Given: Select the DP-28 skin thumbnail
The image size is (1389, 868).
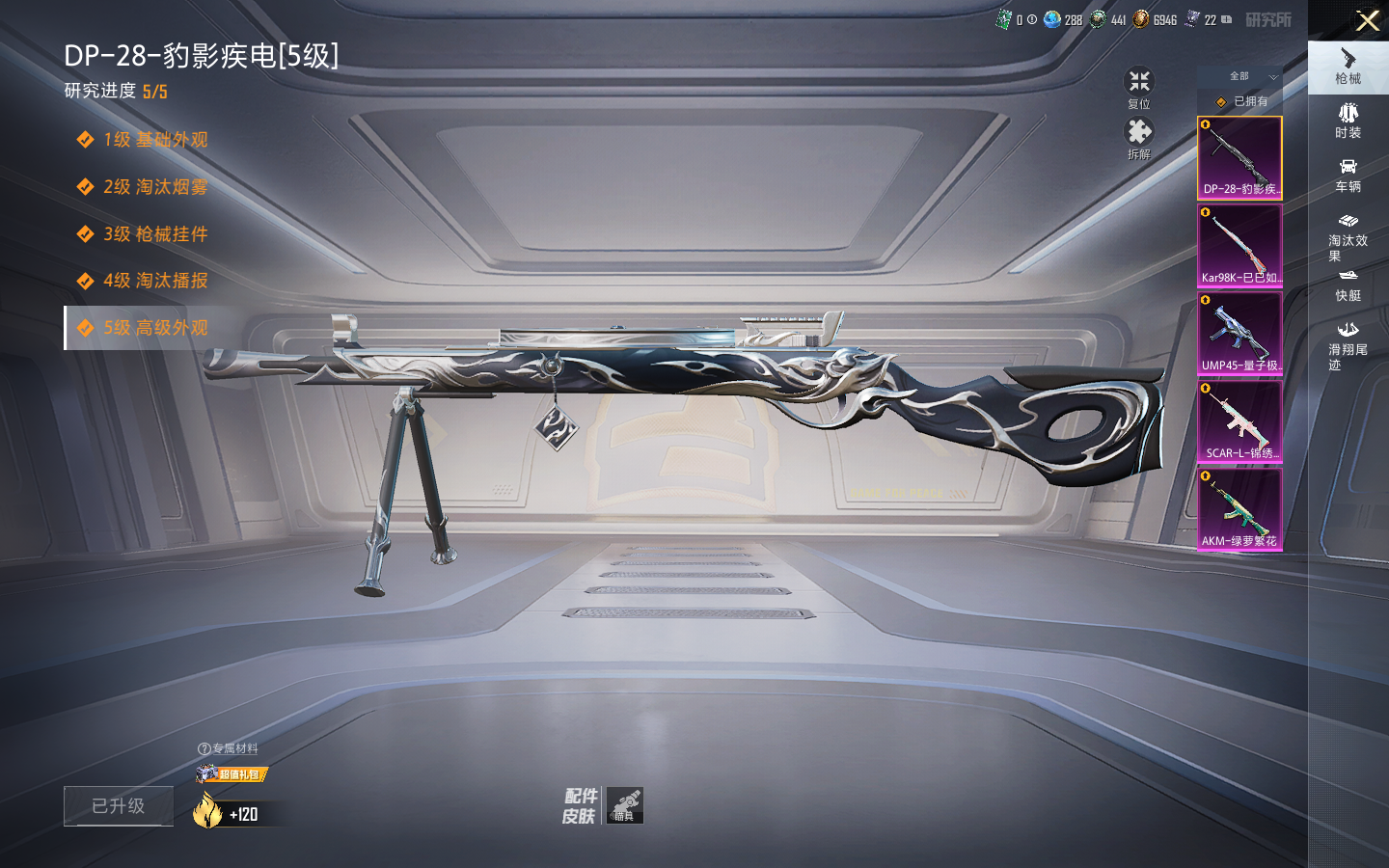Looking at the screenshot, I should [1239, 157].
